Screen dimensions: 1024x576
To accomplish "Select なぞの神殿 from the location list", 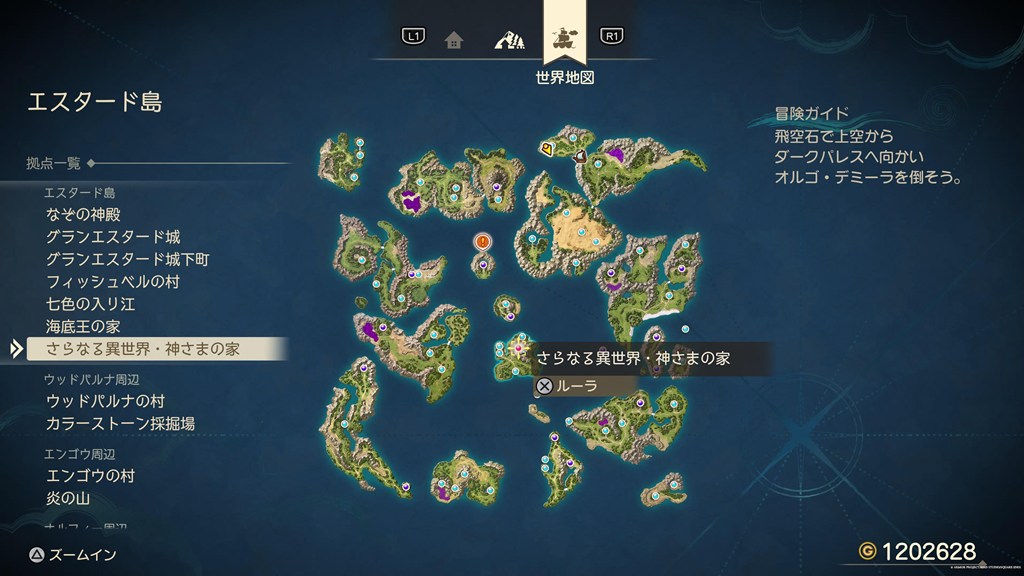I will coord(84,215).
